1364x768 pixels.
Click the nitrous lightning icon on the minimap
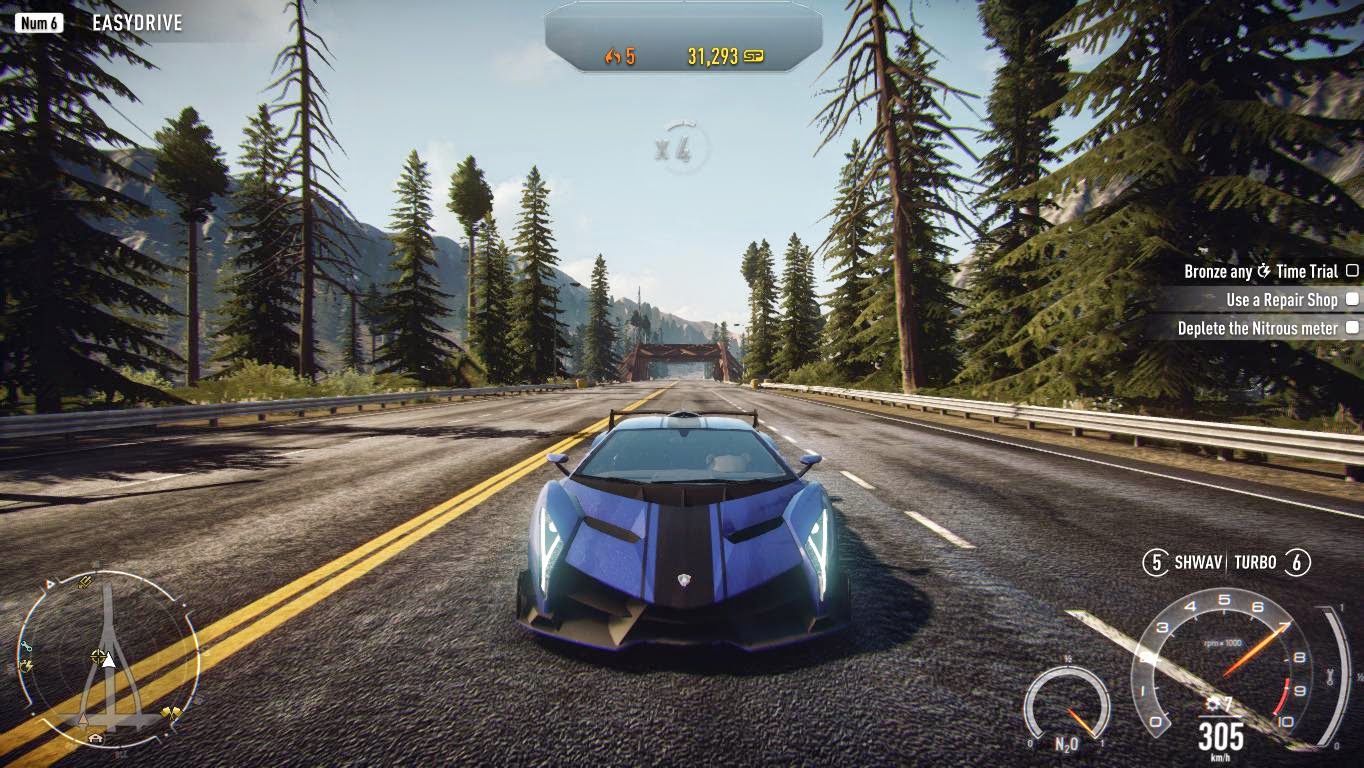(x=26, y=665)
